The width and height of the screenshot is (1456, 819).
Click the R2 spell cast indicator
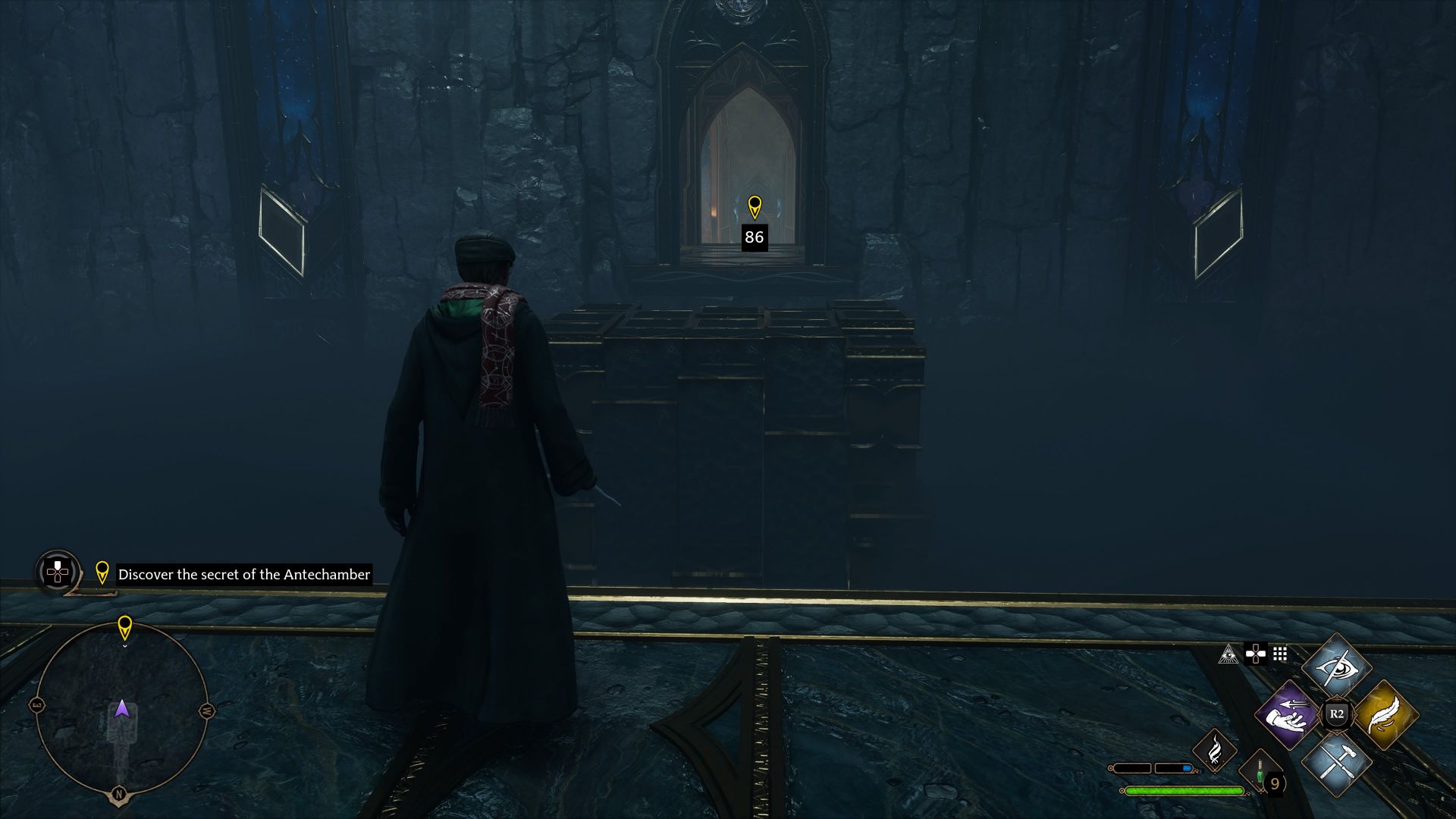tap(1336, 714)
